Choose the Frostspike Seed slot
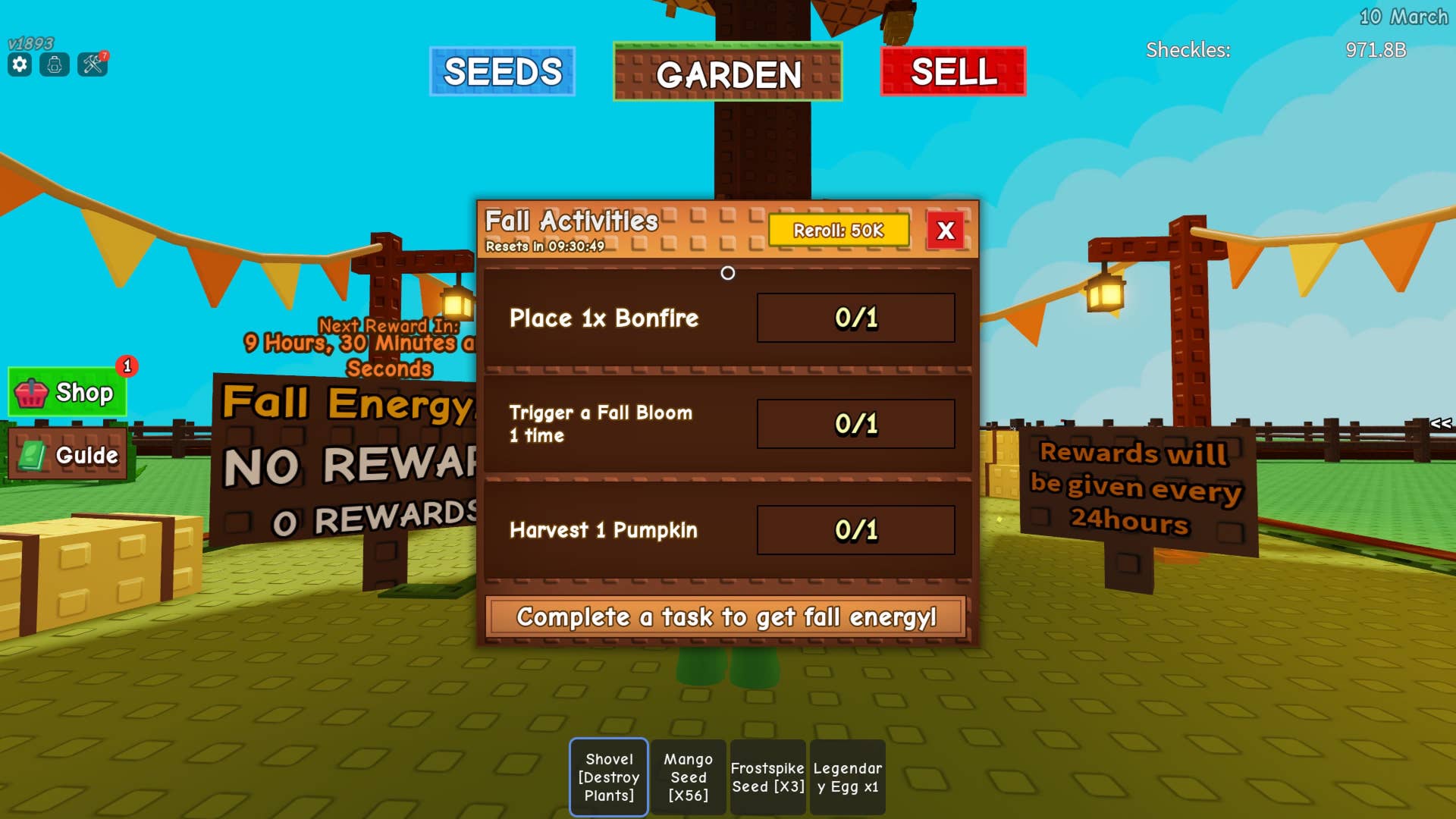This screenshot has height=819, width=1456. coord(767,777)
